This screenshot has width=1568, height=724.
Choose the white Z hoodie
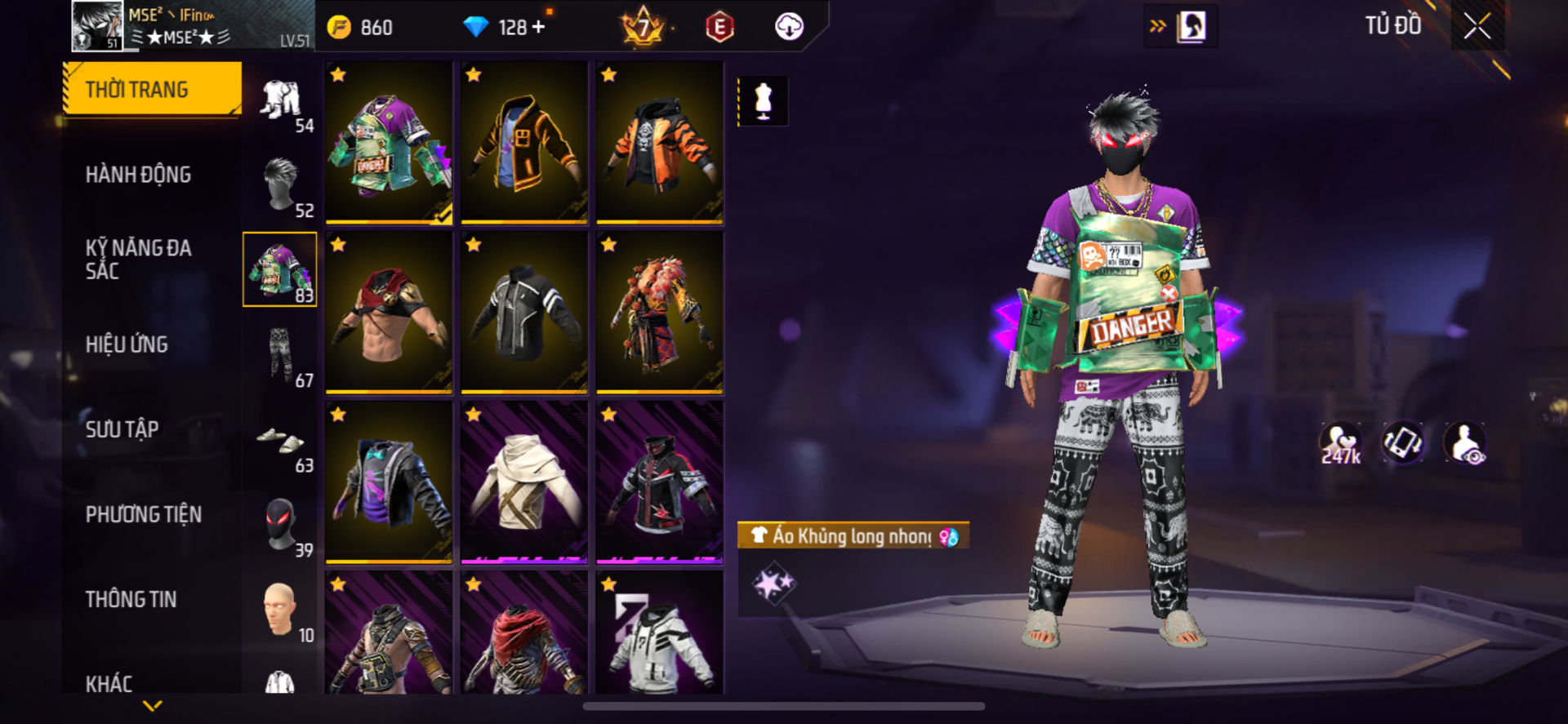point(659,635)
